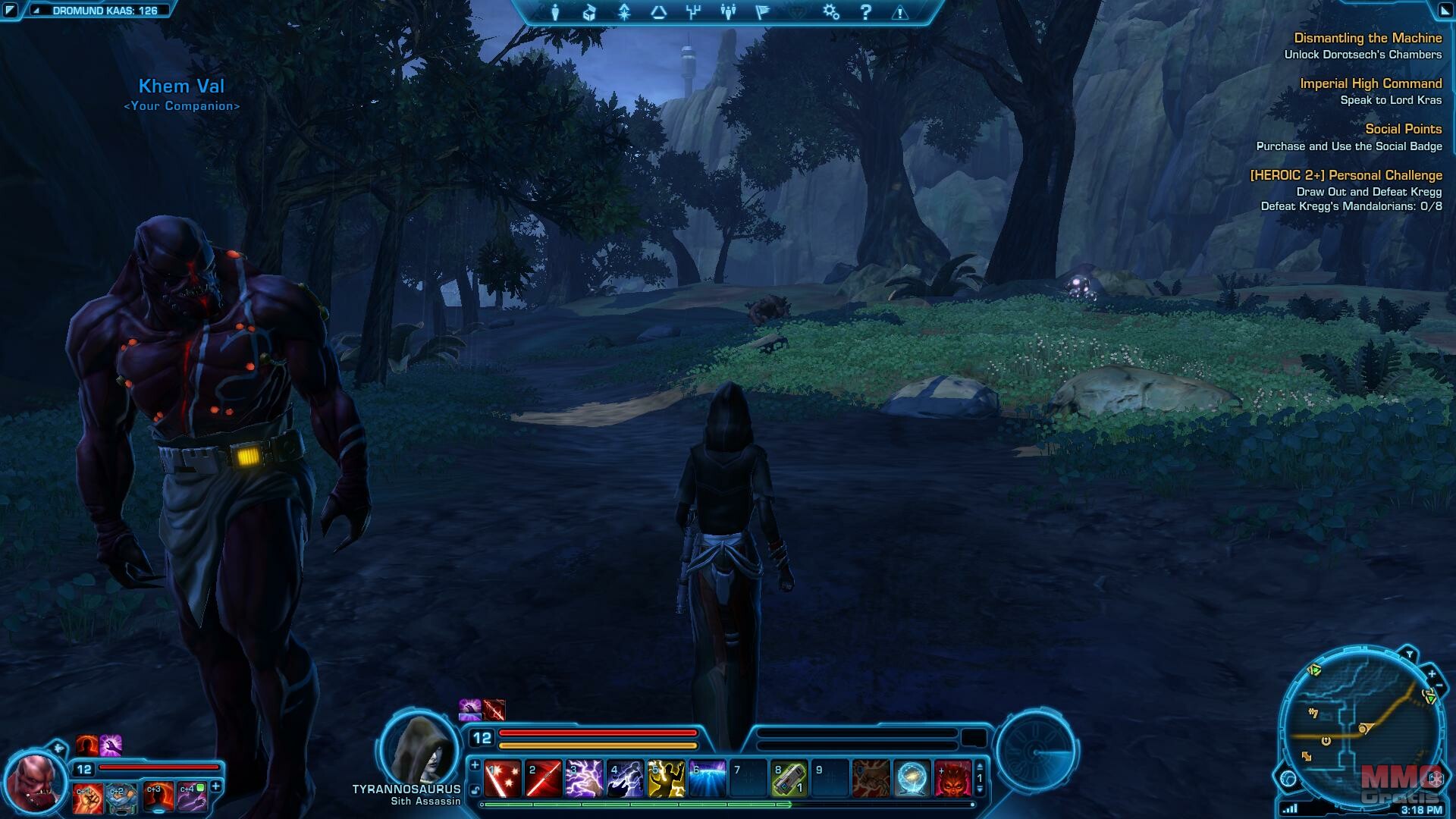Open the social window with three figures icon
Screen dimensions: 1456x819
(728, 12)
